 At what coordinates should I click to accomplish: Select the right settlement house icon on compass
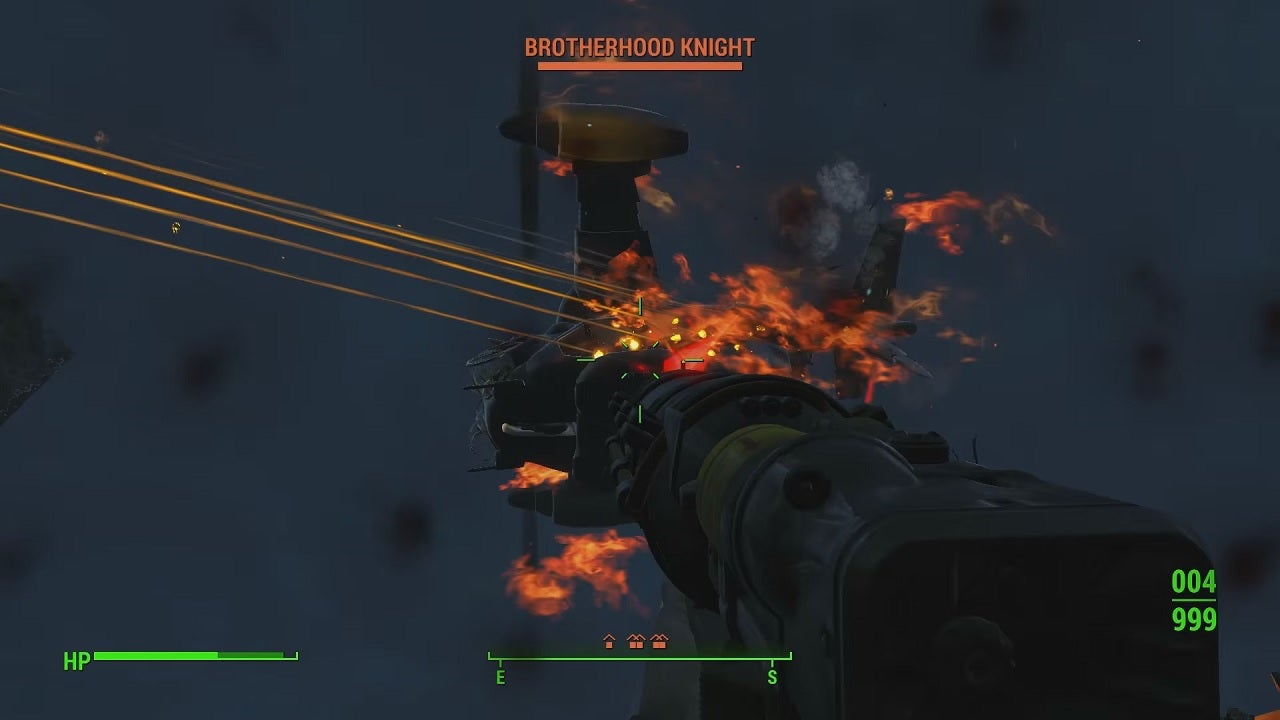[658, 642]
